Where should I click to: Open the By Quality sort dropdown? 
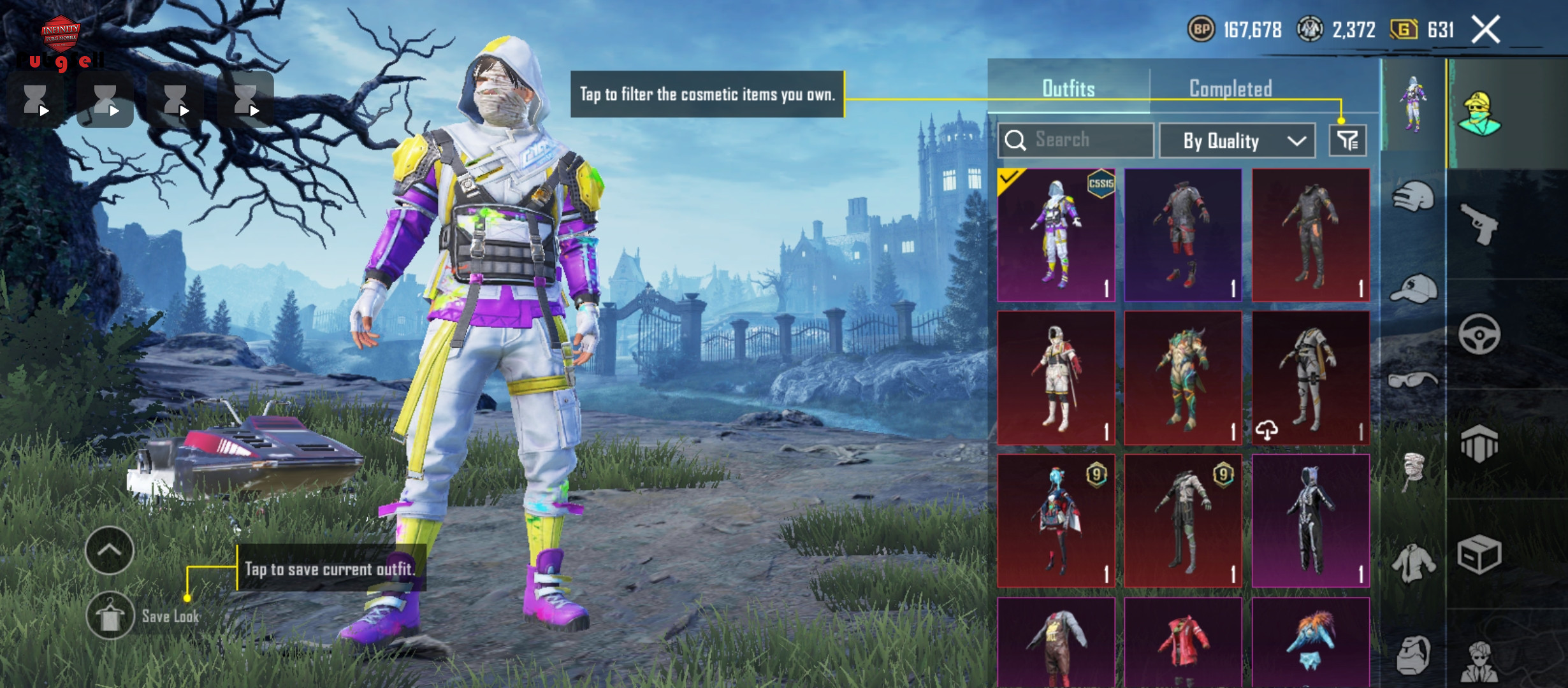coord(1237,141)
